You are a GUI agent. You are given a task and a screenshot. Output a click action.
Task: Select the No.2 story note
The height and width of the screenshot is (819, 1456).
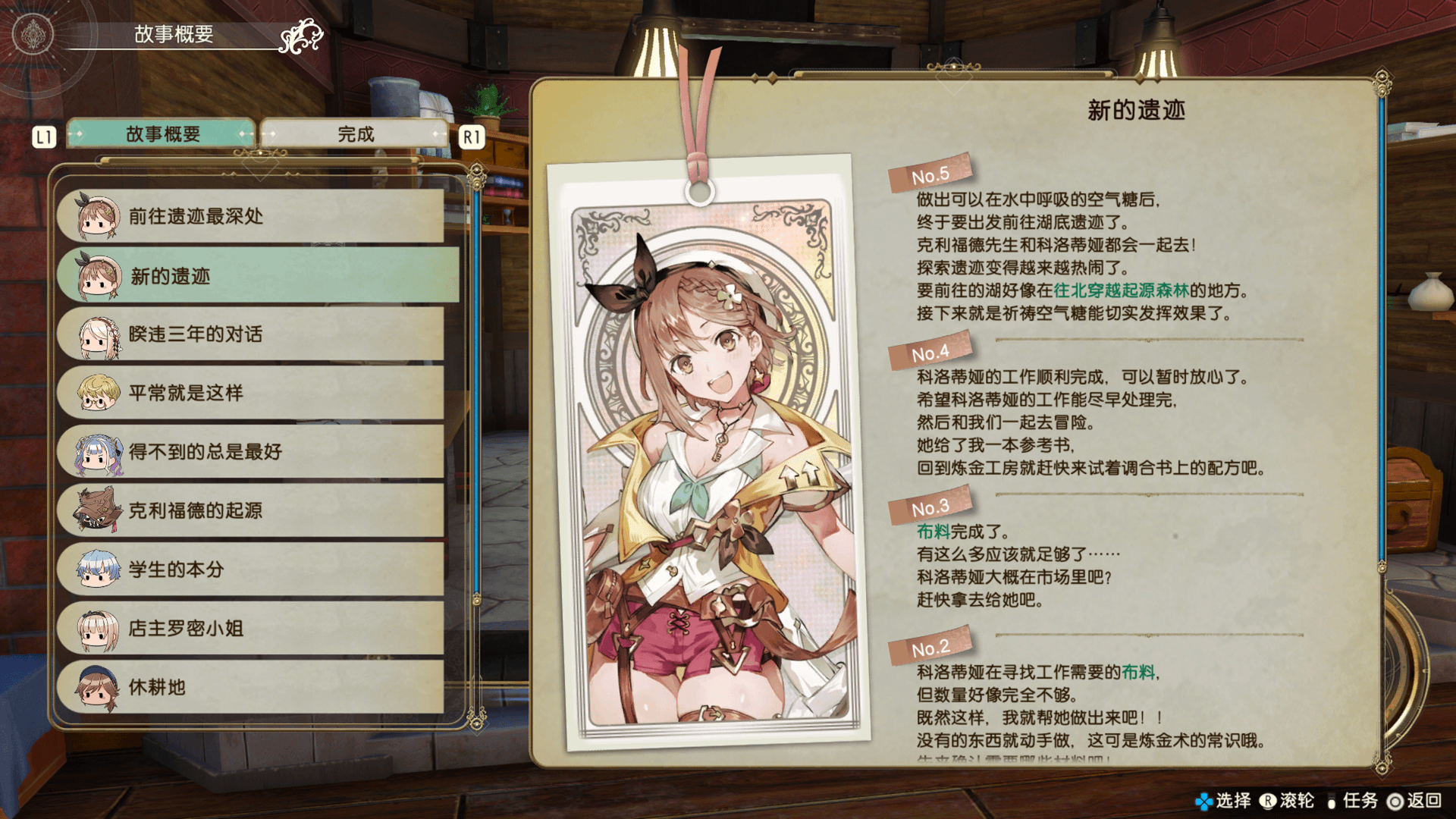[x=930, y=648]
